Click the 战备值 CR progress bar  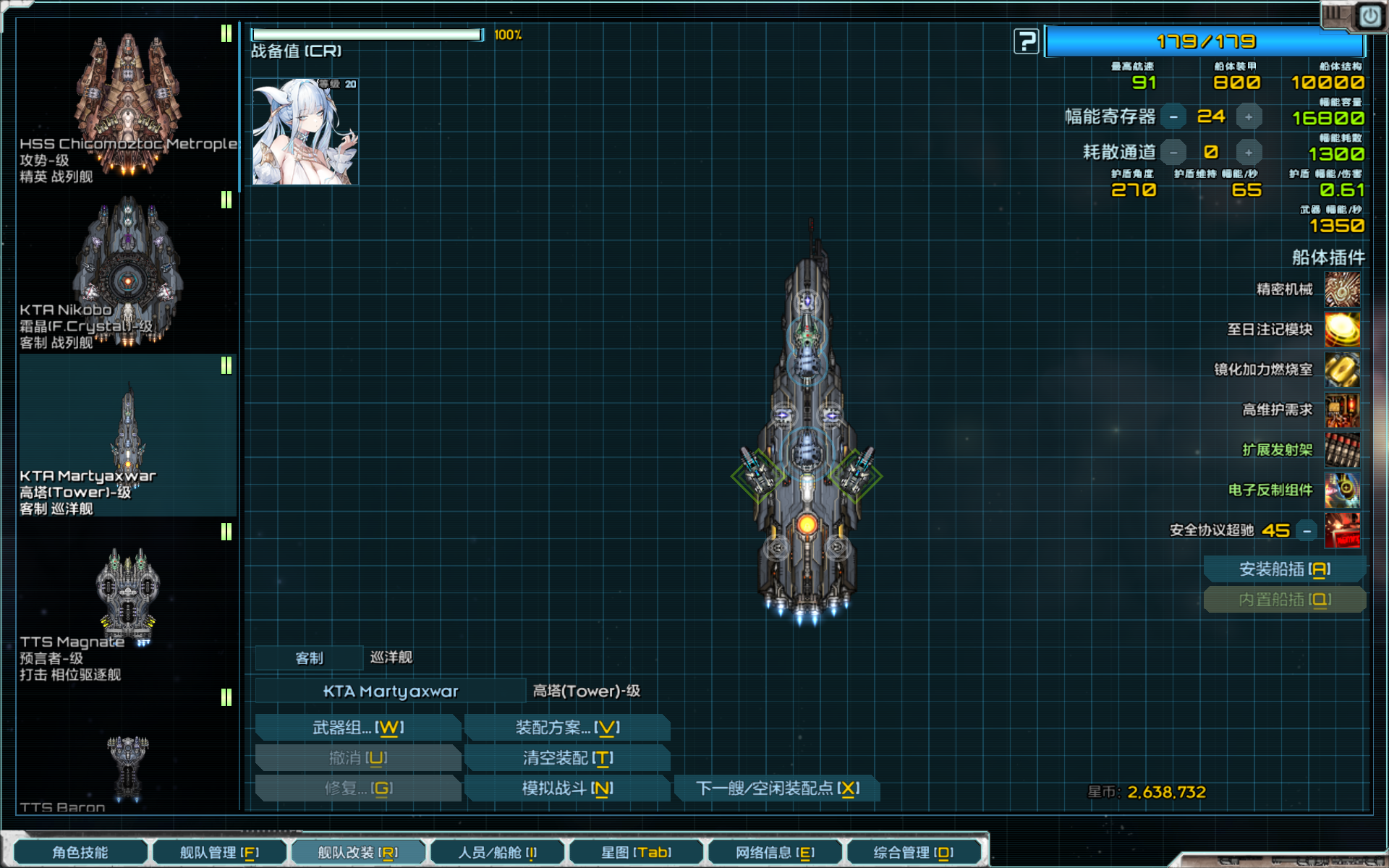[x=368, y=33]
